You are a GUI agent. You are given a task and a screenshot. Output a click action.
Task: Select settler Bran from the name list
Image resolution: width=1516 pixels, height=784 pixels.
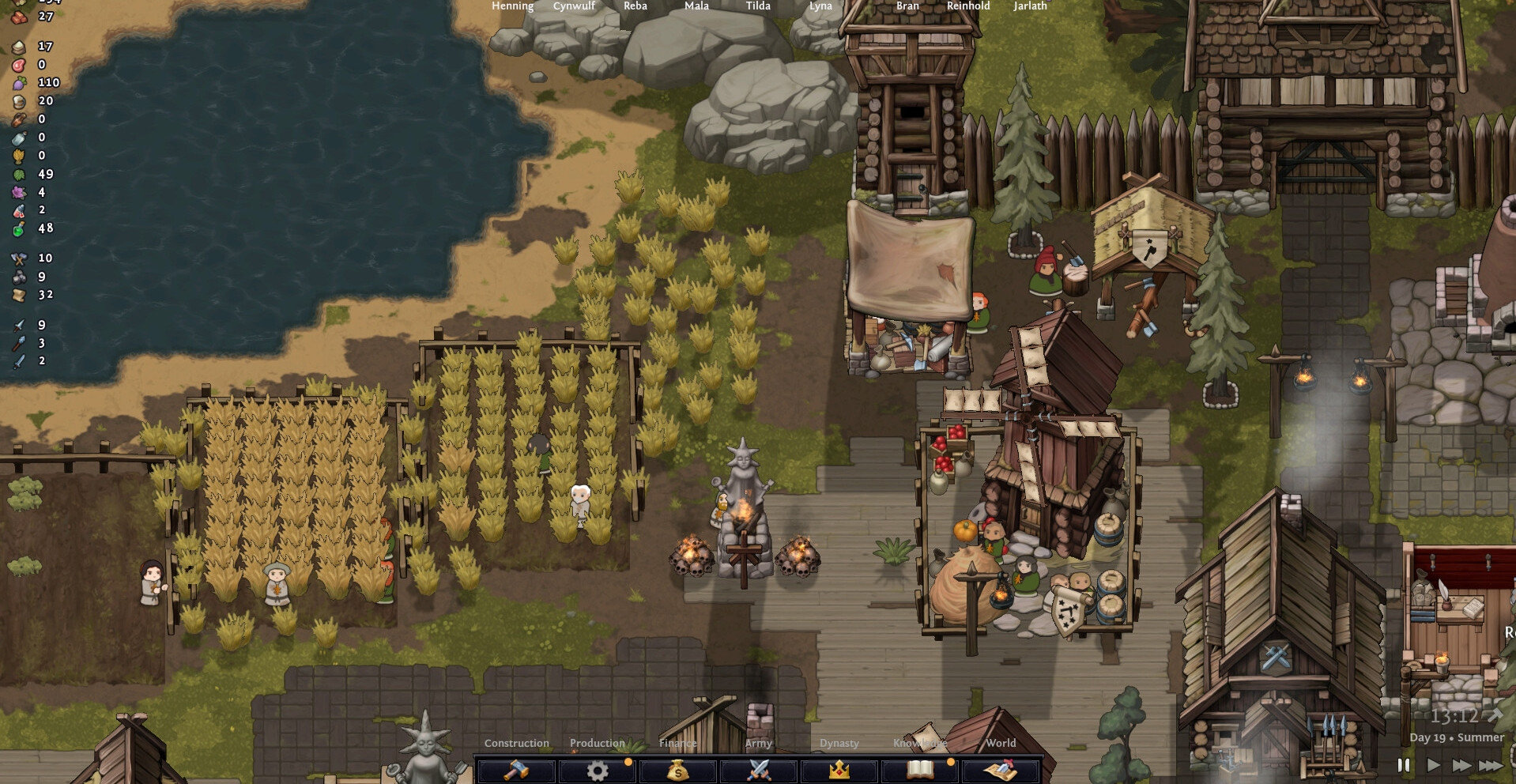pos(907,6)
